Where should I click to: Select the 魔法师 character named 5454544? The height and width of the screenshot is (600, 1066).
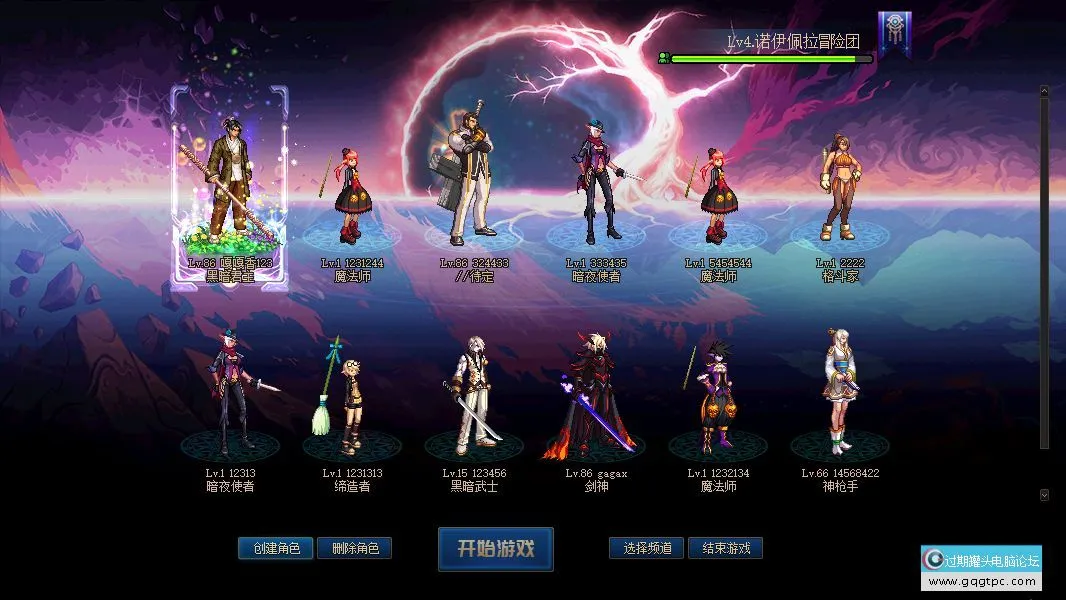[x=717, y=195]
